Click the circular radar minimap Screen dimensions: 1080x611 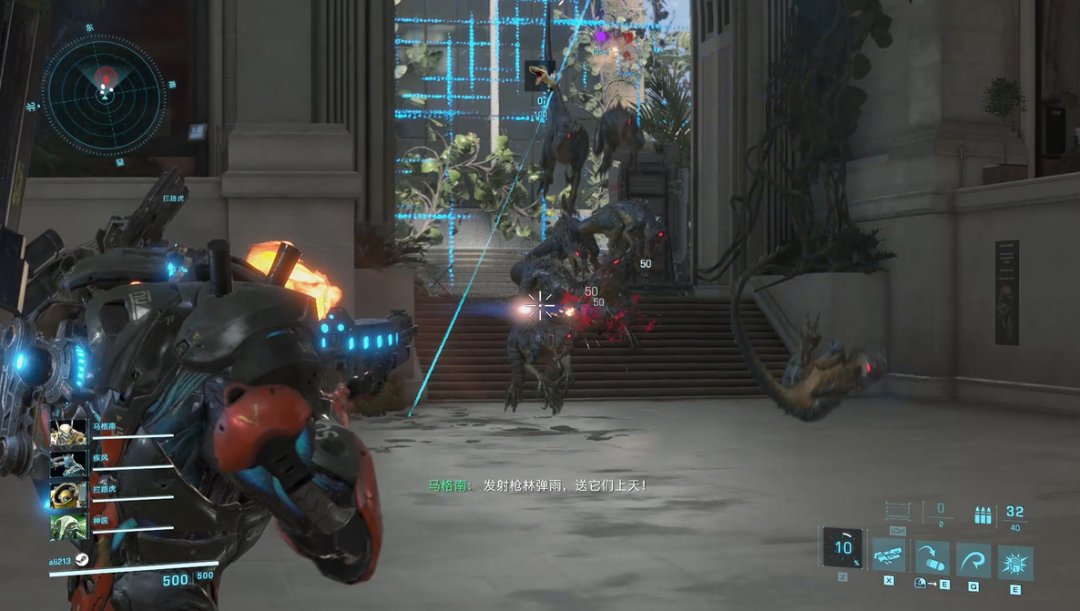104,96
